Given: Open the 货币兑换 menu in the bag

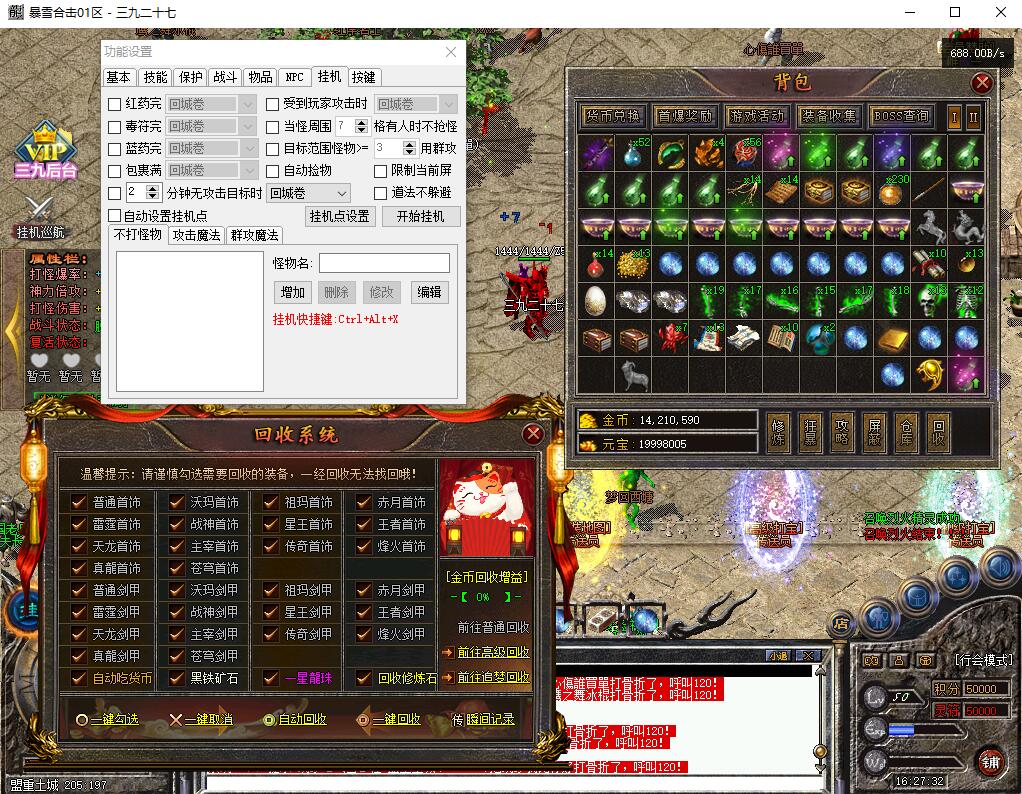Looking at the screenshot, I should pos(614,116).
